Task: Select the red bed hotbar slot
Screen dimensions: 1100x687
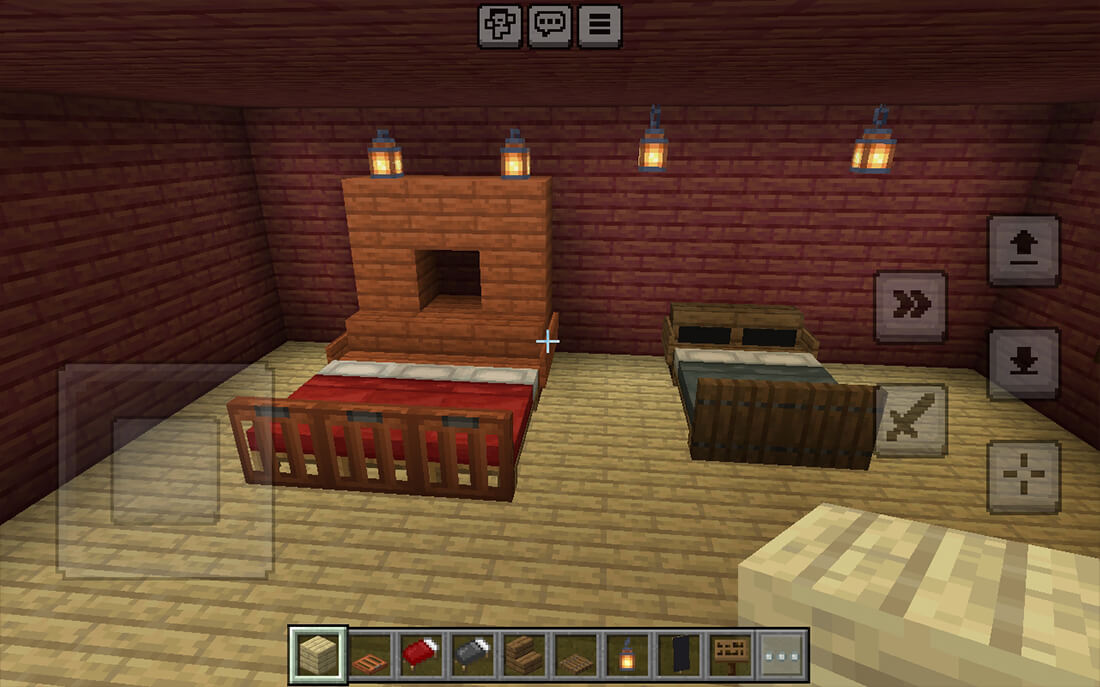Action: tap(422, 654)
